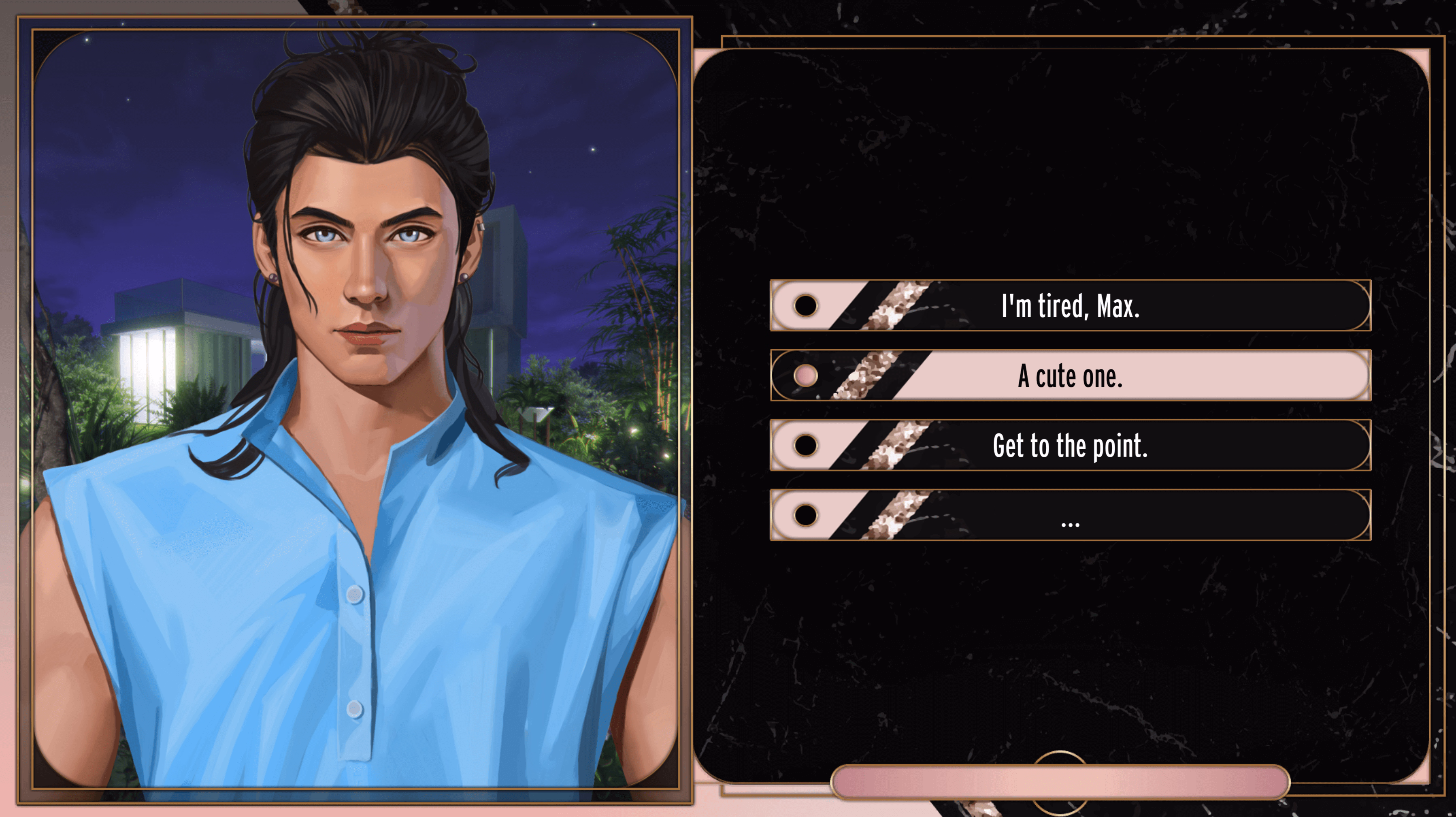Answer with the silent "..." option
The image size is (1456, 817).
coord(1070,515)
